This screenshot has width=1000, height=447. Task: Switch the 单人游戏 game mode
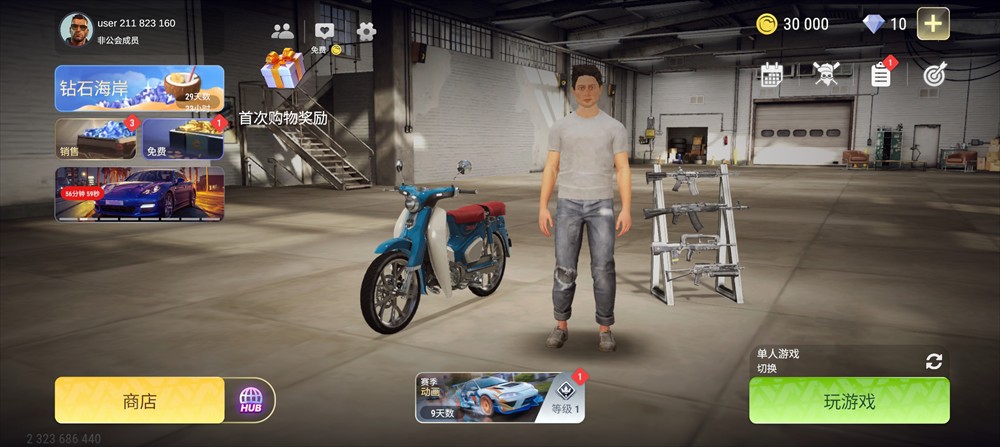933,361
